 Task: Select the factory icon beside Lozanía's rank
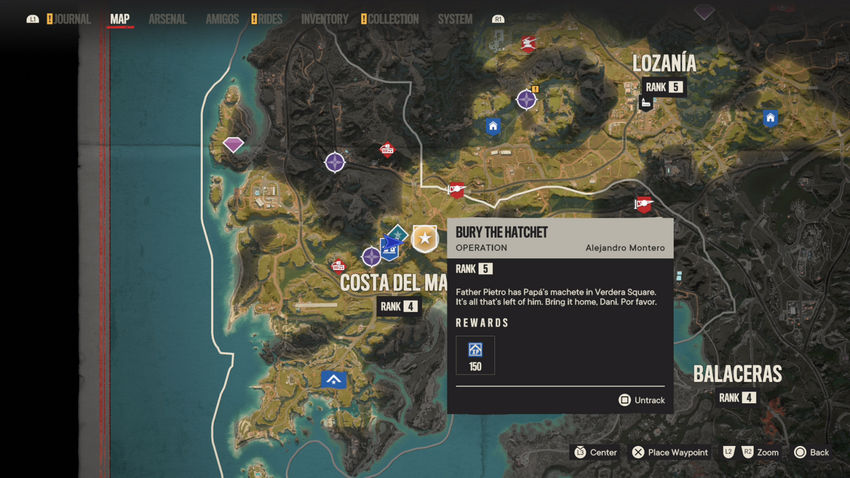[x=647, y=103]
